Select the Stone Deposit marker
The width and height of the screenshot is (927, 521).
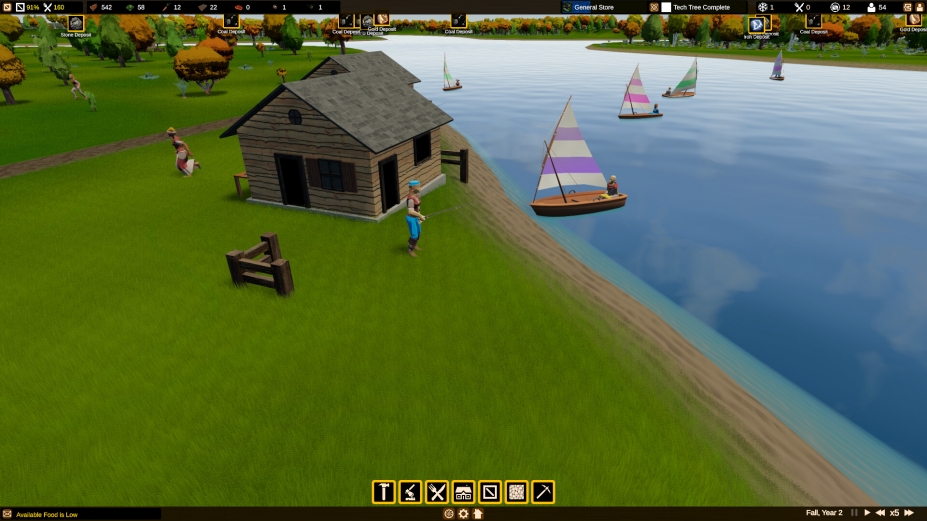[x=76, y=23]
